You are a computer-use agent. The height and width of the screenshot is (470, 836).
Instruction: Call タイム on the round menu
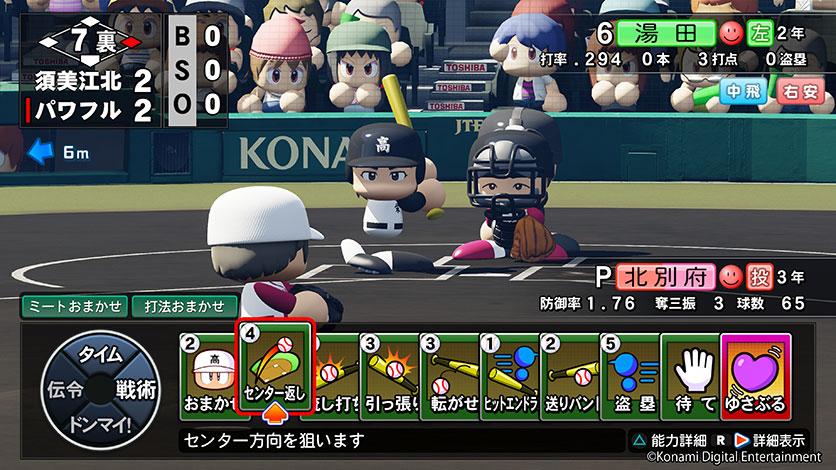click(100, 356)
